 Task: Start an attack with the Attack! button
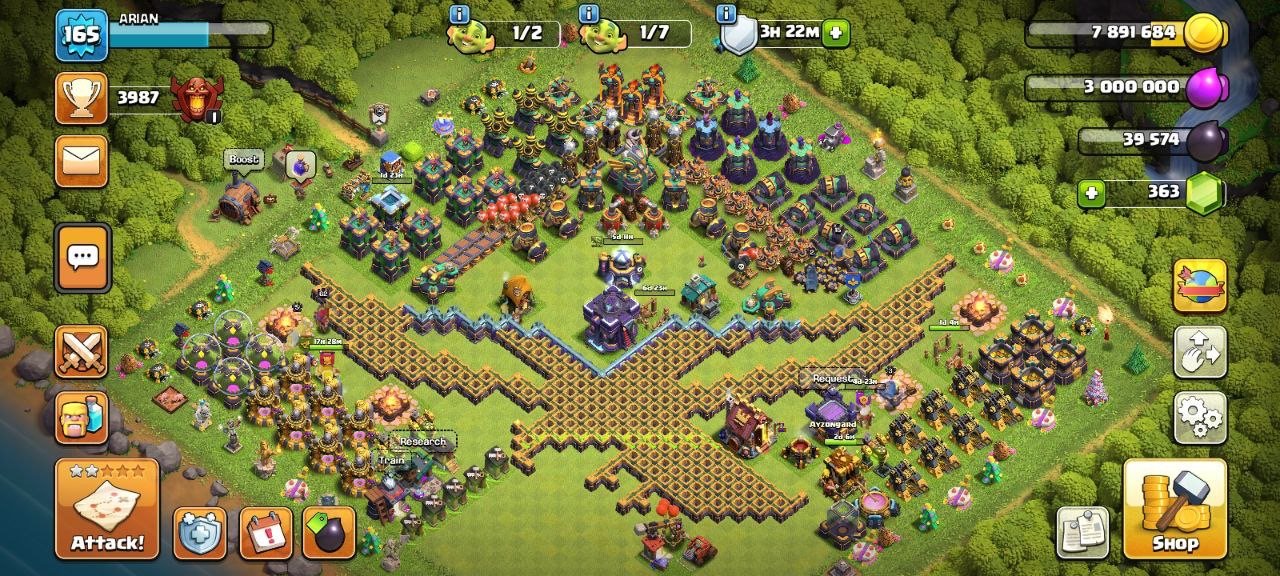tap(107, 509)
